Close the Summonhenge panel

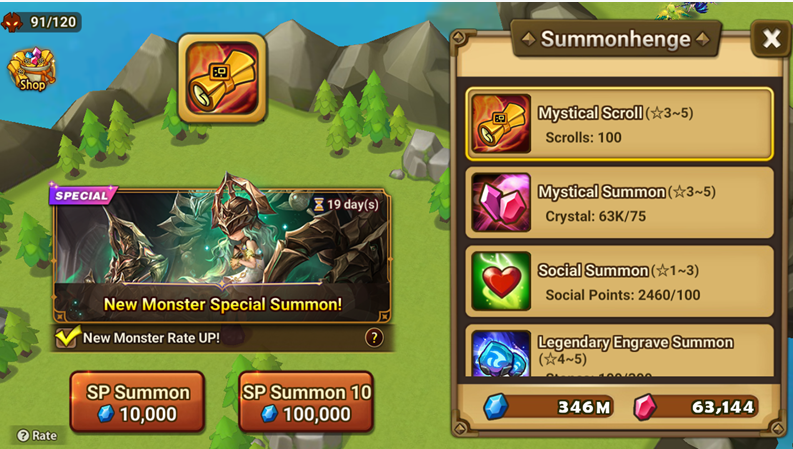tap(771, 39)
